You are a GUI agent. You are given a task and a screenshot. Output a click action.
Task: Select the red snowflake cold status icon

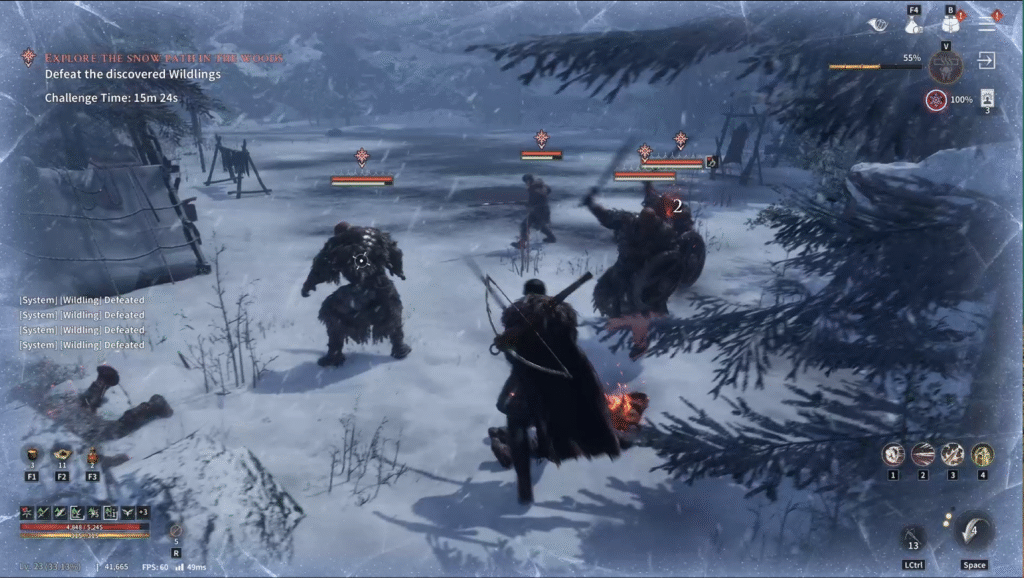tap(935, 99)
